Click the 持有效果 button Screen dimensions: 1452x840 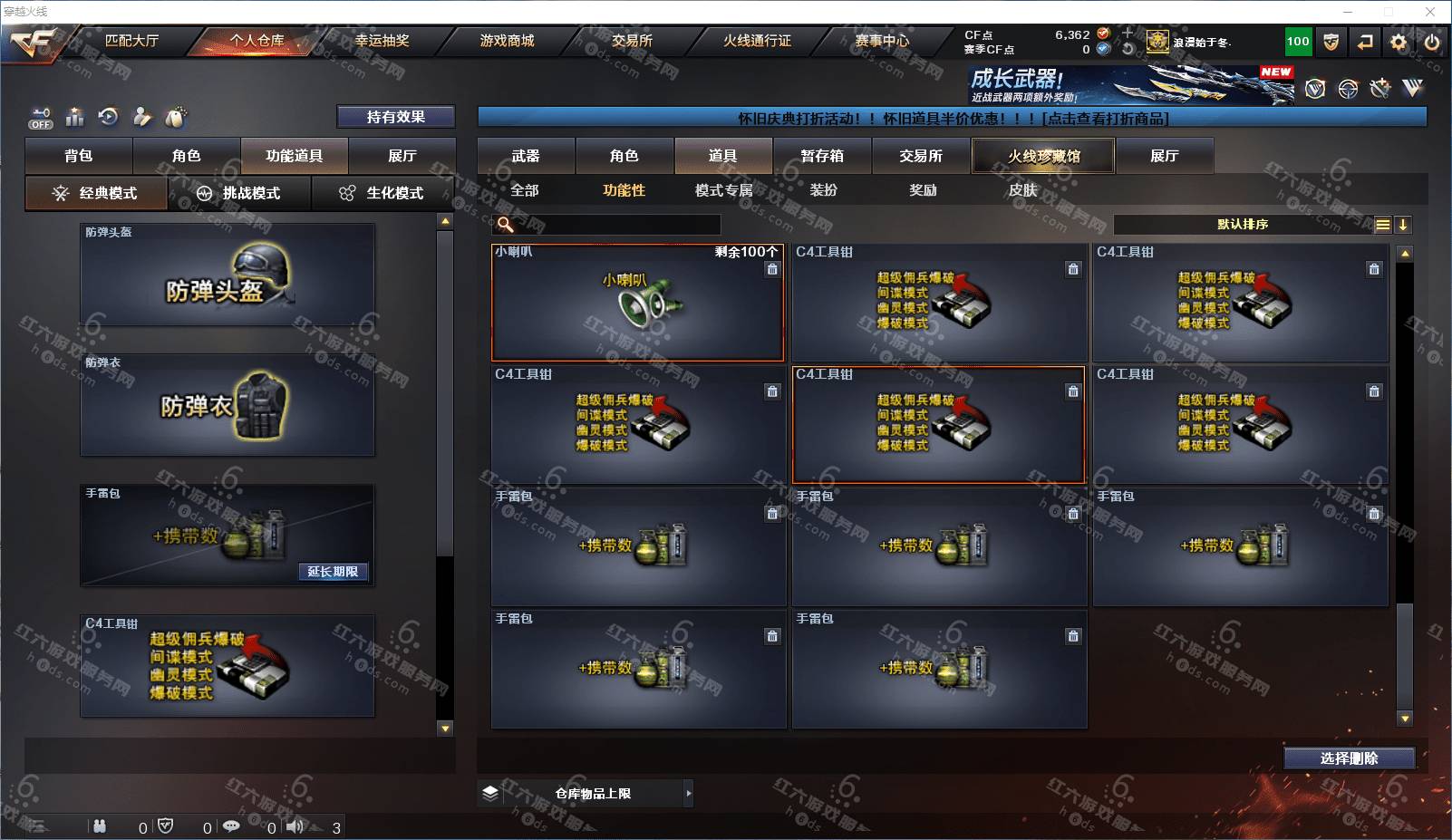tap(395, 117)
